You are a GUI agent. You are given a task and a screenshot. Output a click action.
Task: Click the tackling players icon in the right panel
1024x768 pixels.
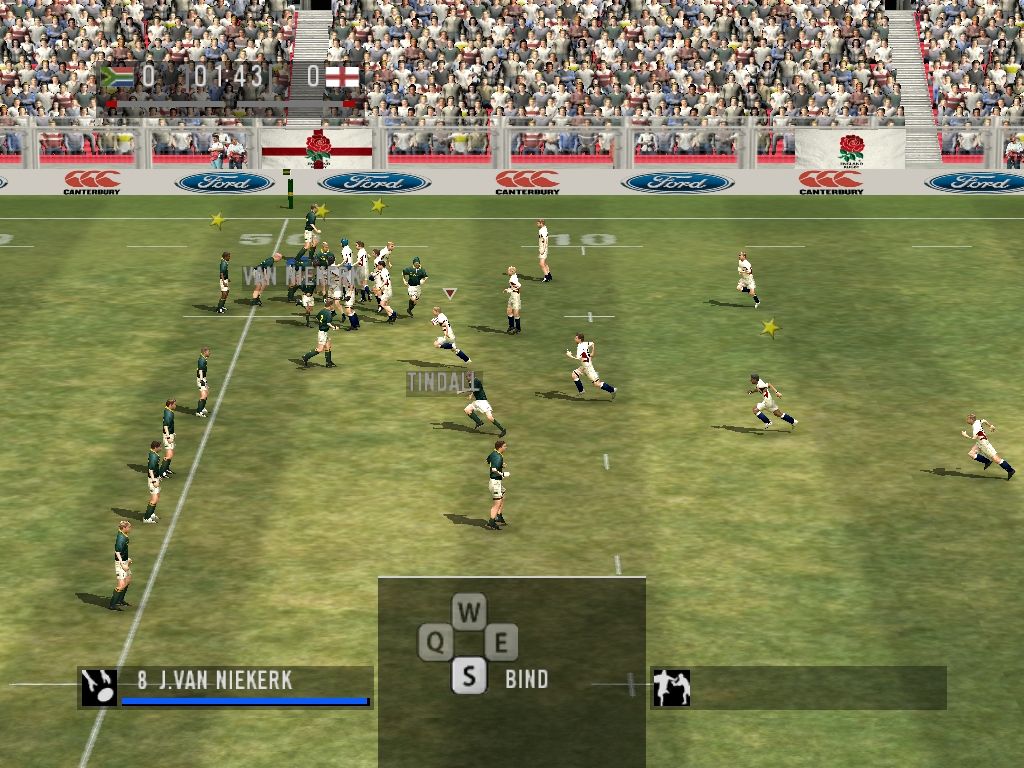(x=671, y=688)
